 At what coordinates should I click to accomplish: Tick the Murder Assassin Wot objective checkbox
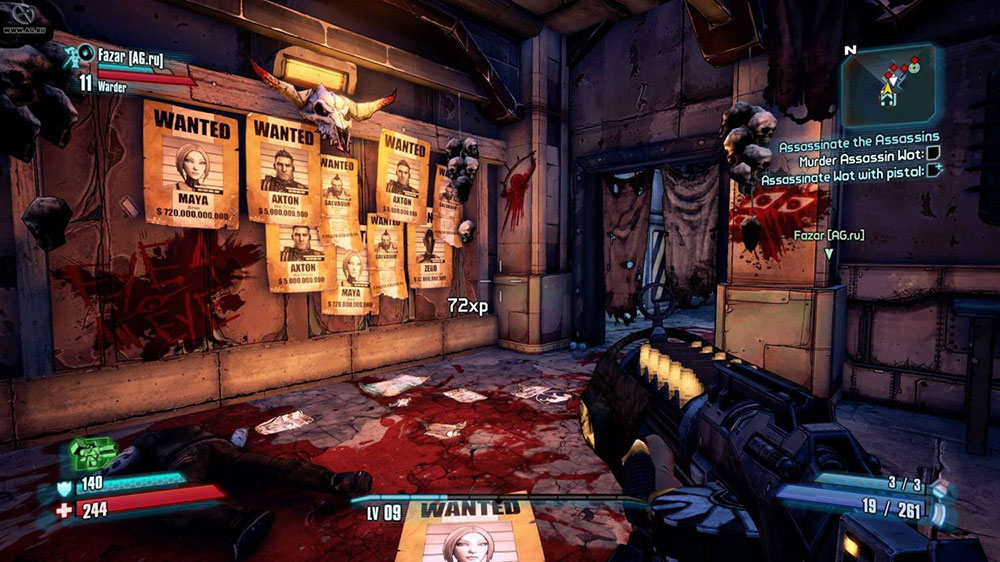coord(933,154)
